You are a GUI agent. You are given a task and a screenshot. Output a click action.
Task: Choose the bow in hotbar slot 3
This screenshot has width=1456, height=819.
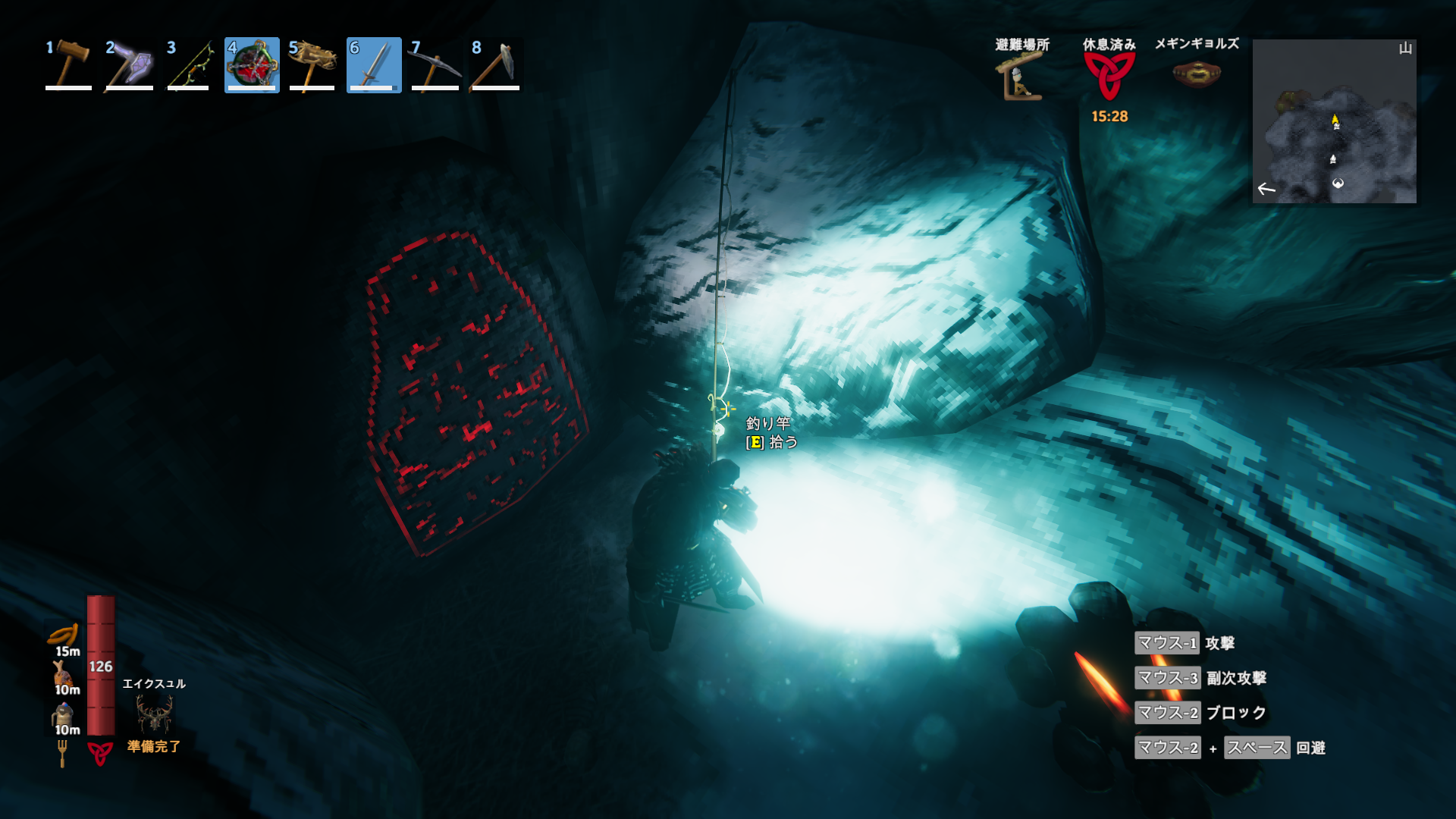[190, 65]
